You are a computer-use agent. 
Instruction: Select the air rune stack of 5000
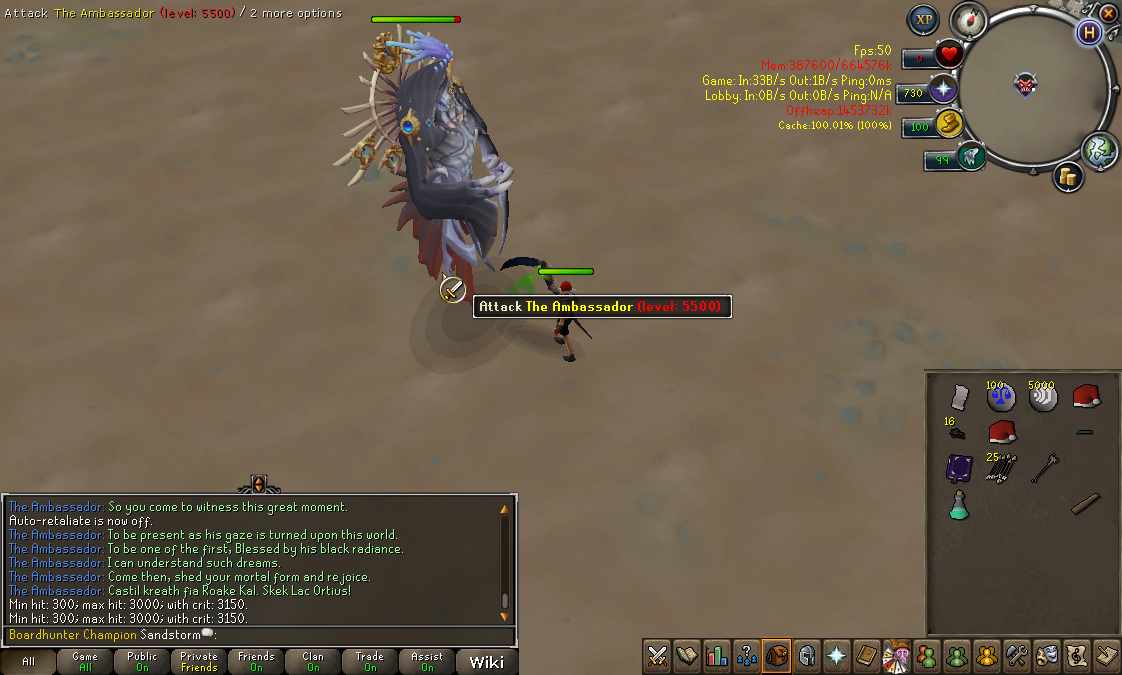pos(1043,396)
